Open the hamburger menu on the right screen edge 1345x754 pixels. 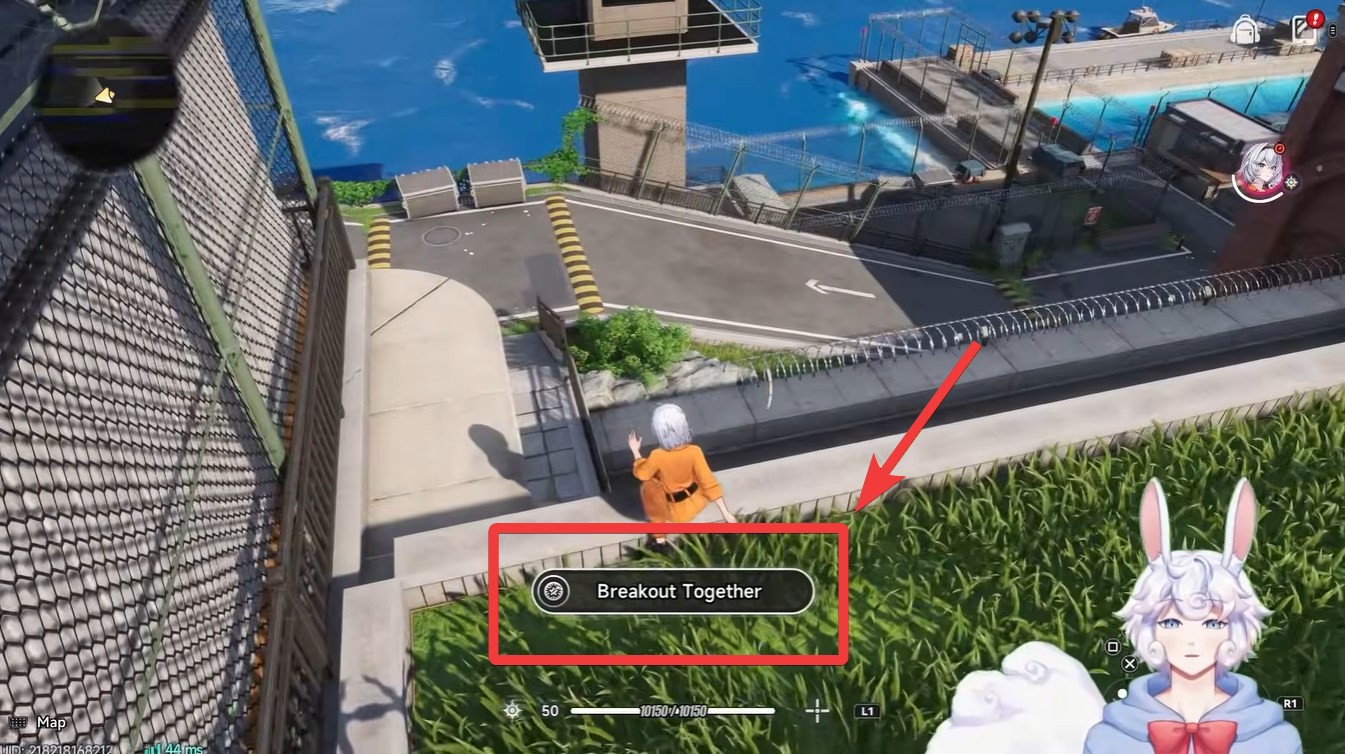pyautogui.click(x=1332, y=30)
